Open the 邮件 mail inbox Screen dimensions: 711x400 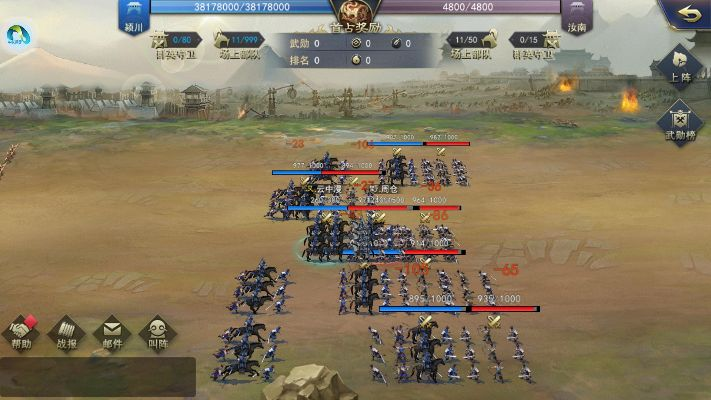tap(112, 332)
